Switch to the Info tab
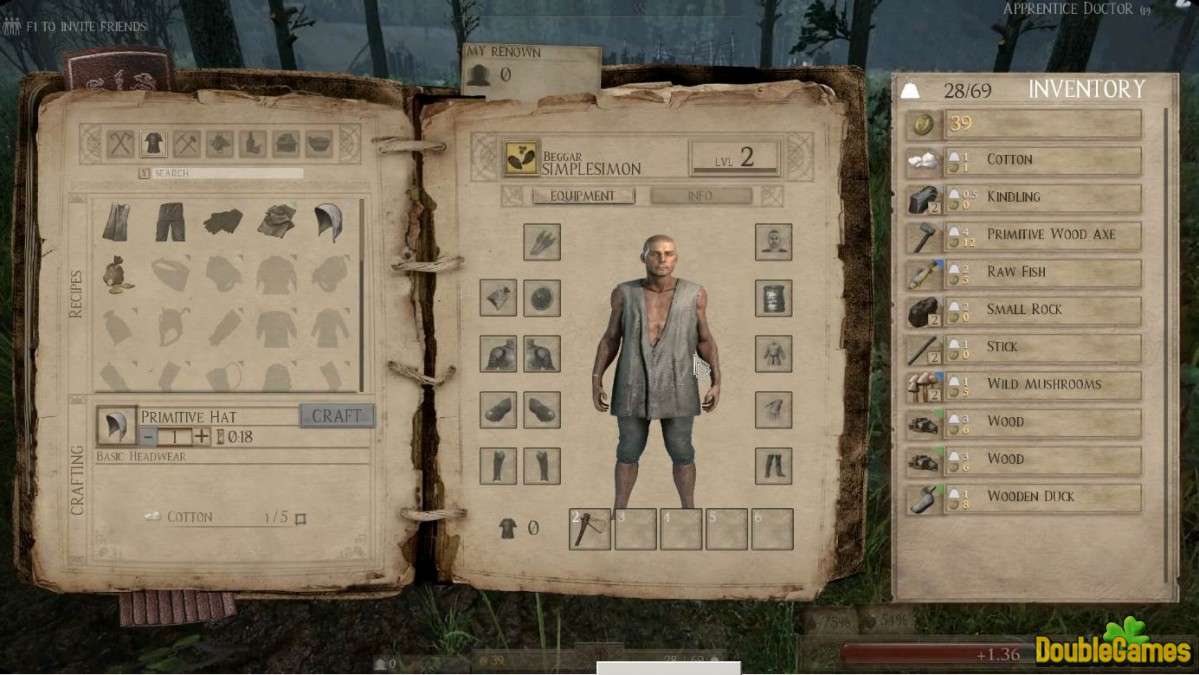 (x=700, y=196)
